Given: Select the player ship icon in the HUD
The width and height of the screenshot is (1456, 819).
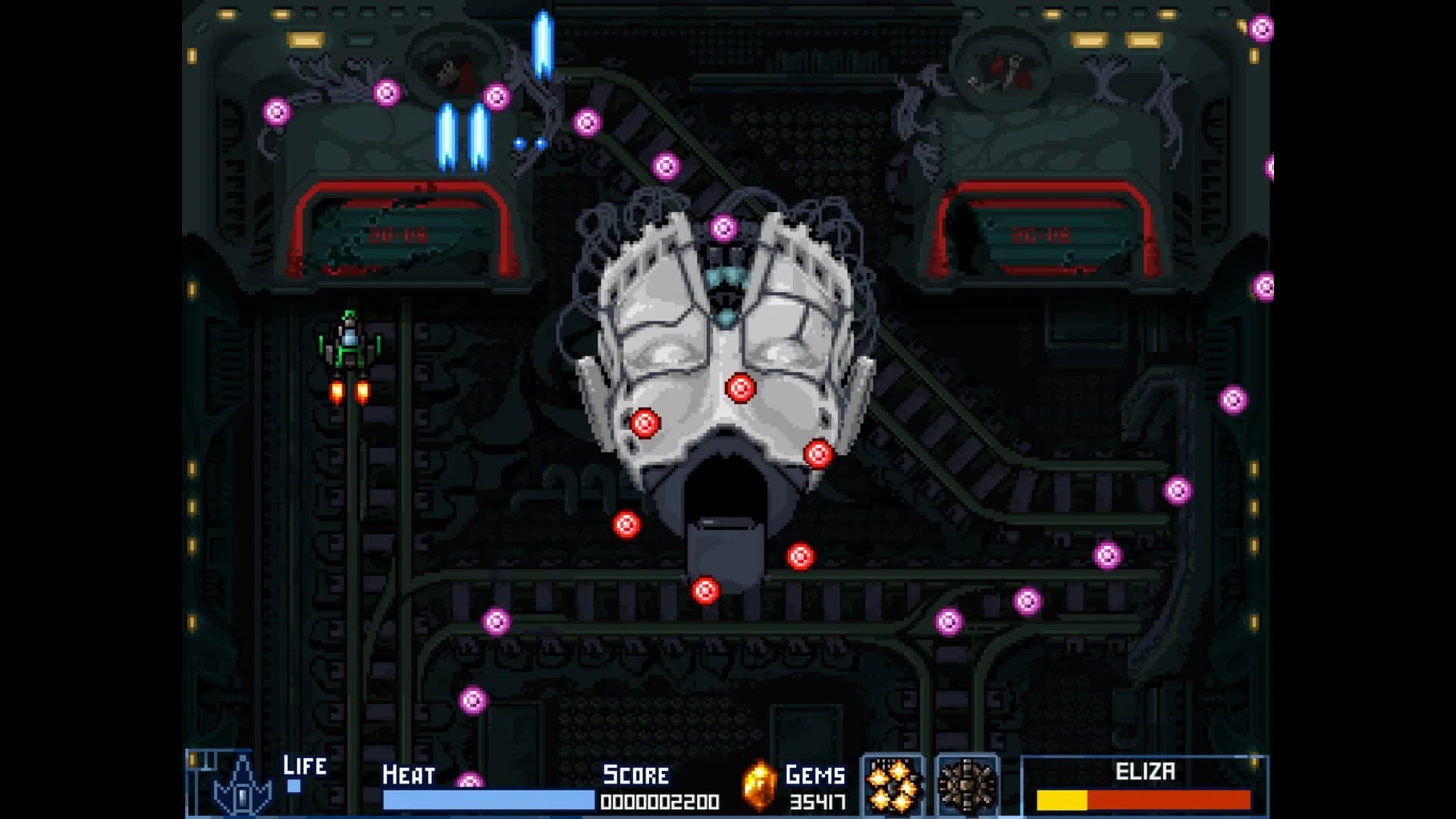Looking at the screenshot, I should [241, 786].
